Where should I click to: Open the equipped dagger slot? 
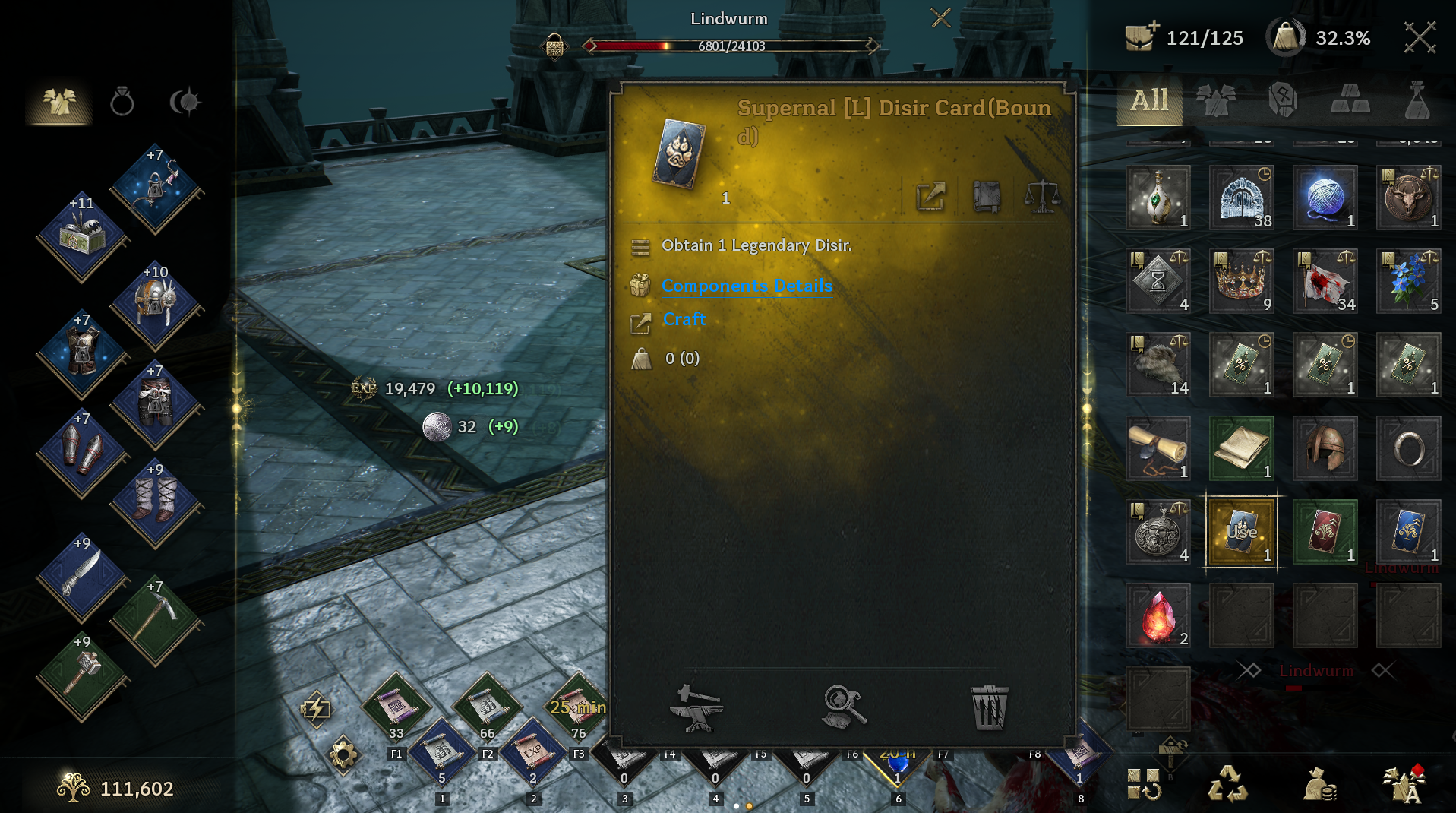coord(82,575)
